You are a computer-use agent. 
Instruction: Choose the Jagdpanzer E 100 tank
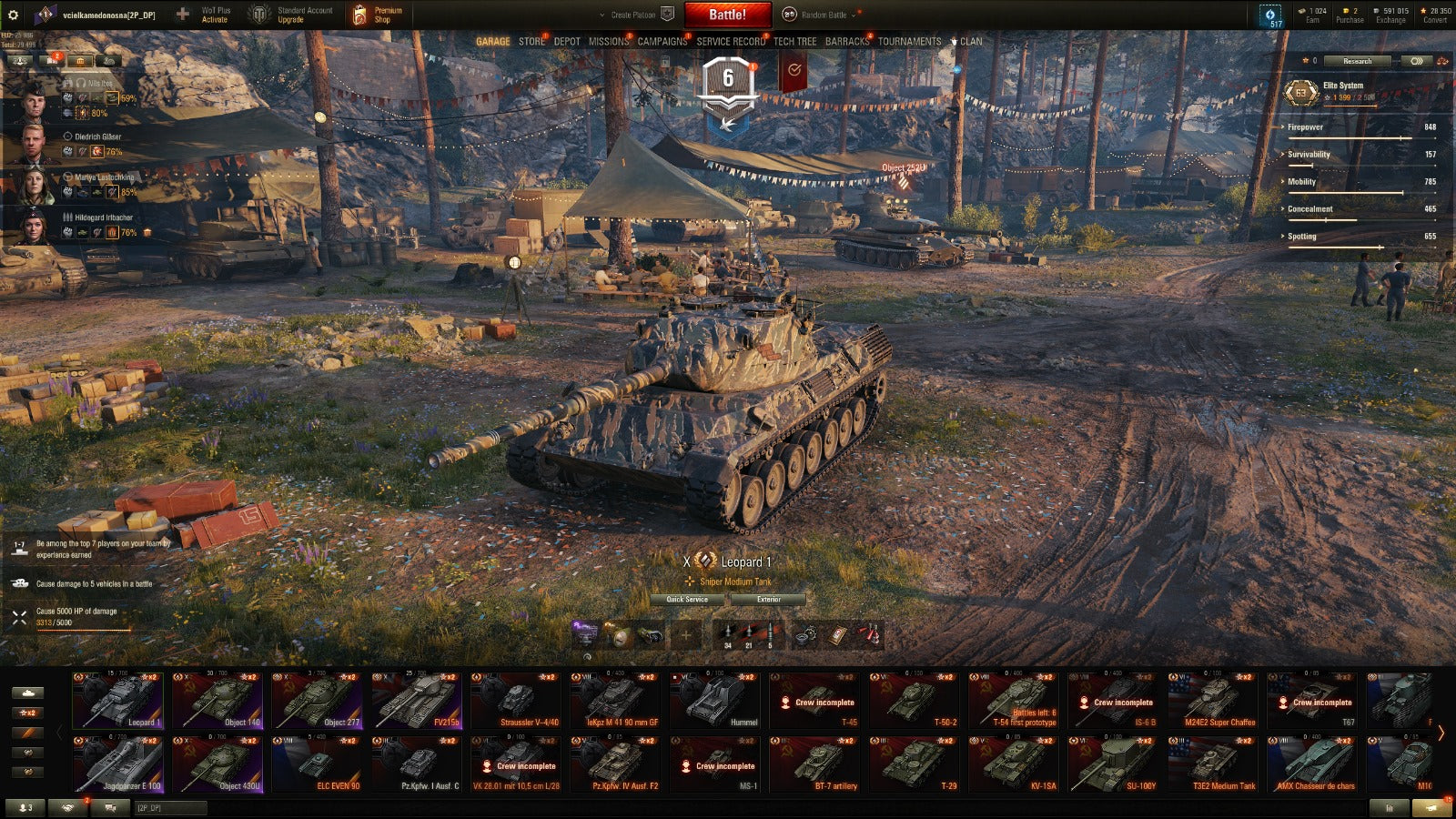[118, 764]
